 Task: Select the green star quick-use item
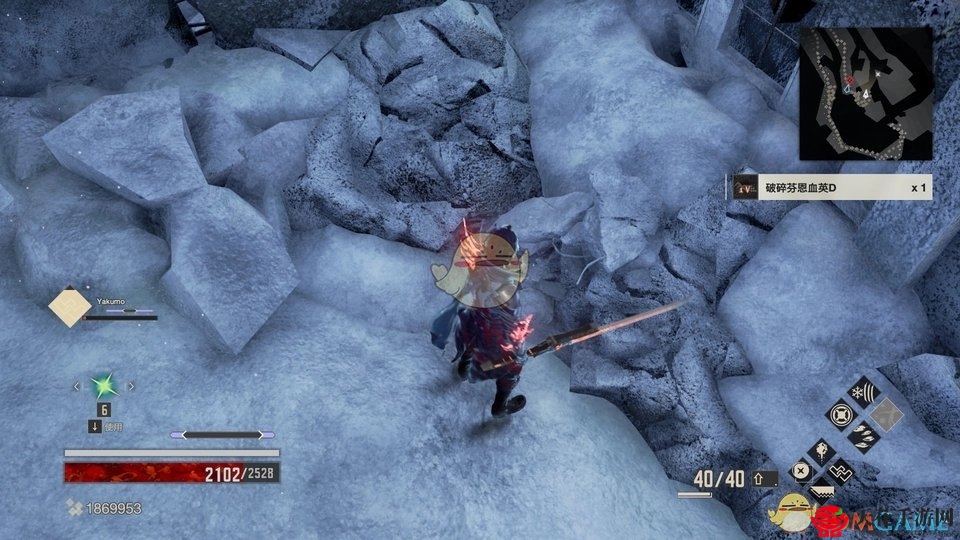click(103, 385)
